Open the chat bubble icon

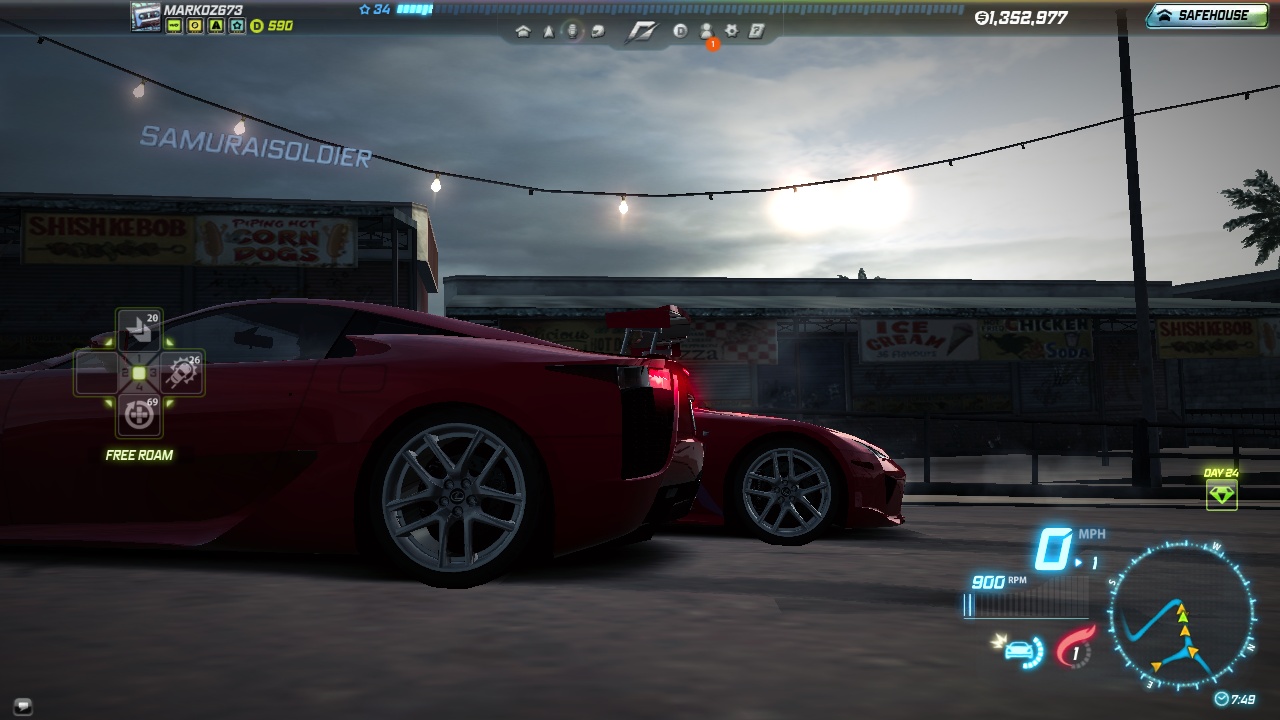tap(23, 705)
